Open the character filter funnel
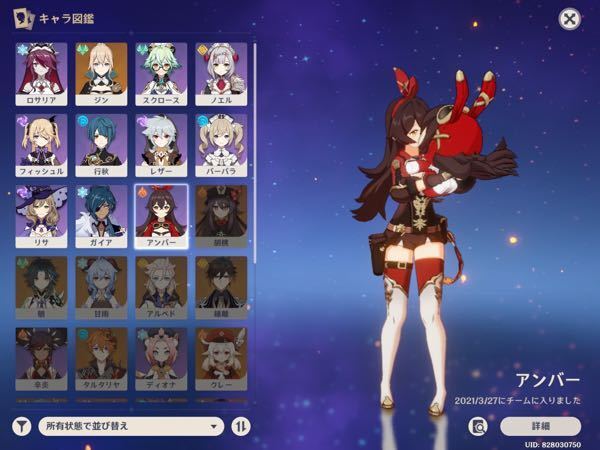Screen dimensions: 600x450 21,426
